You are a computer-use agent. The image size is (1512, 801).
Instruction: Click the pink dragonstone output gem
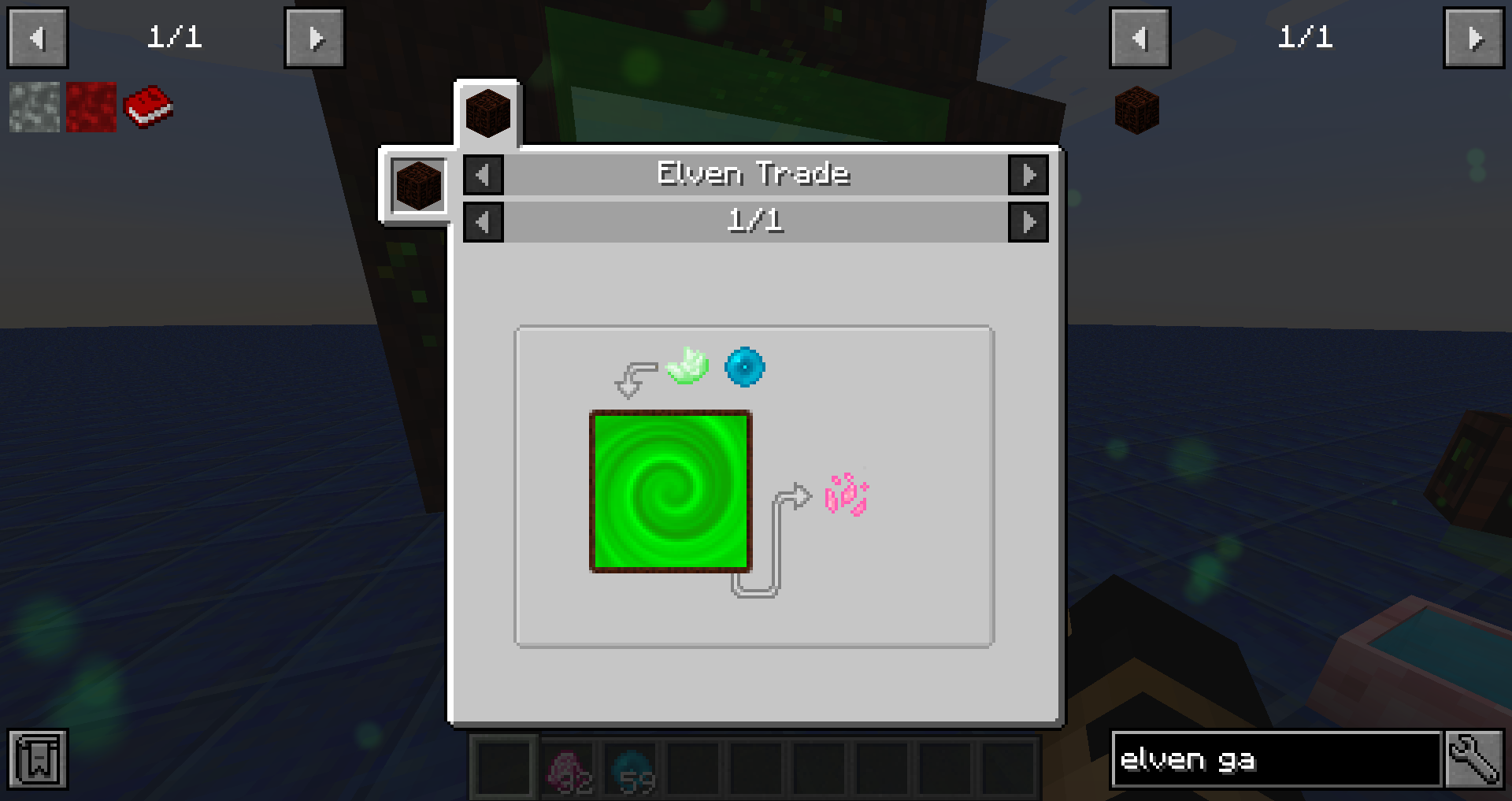pos(845,495)
